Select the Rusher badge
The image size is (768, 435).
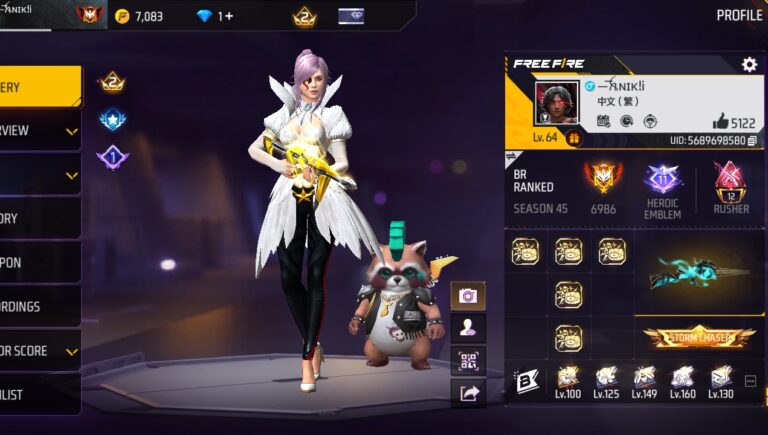pyautogui.click(x=730, y=180)
